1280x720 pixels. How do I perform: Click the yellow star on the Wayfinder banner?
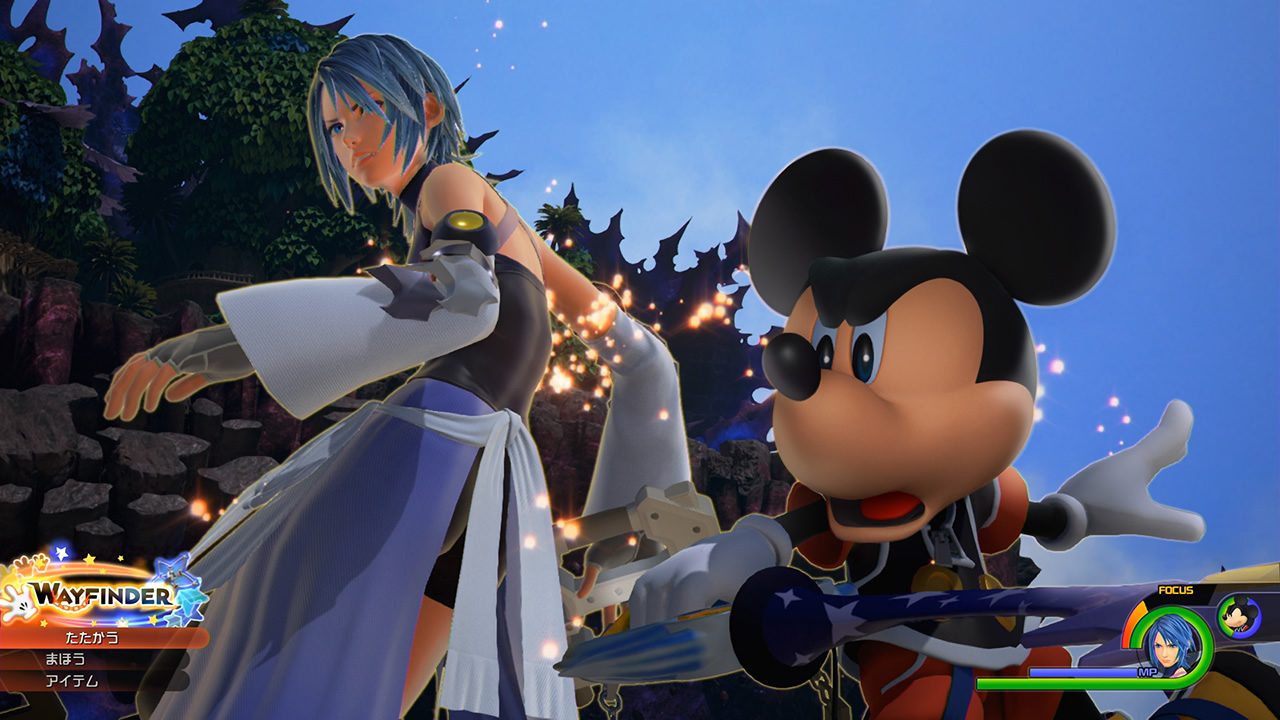point(90,557)
